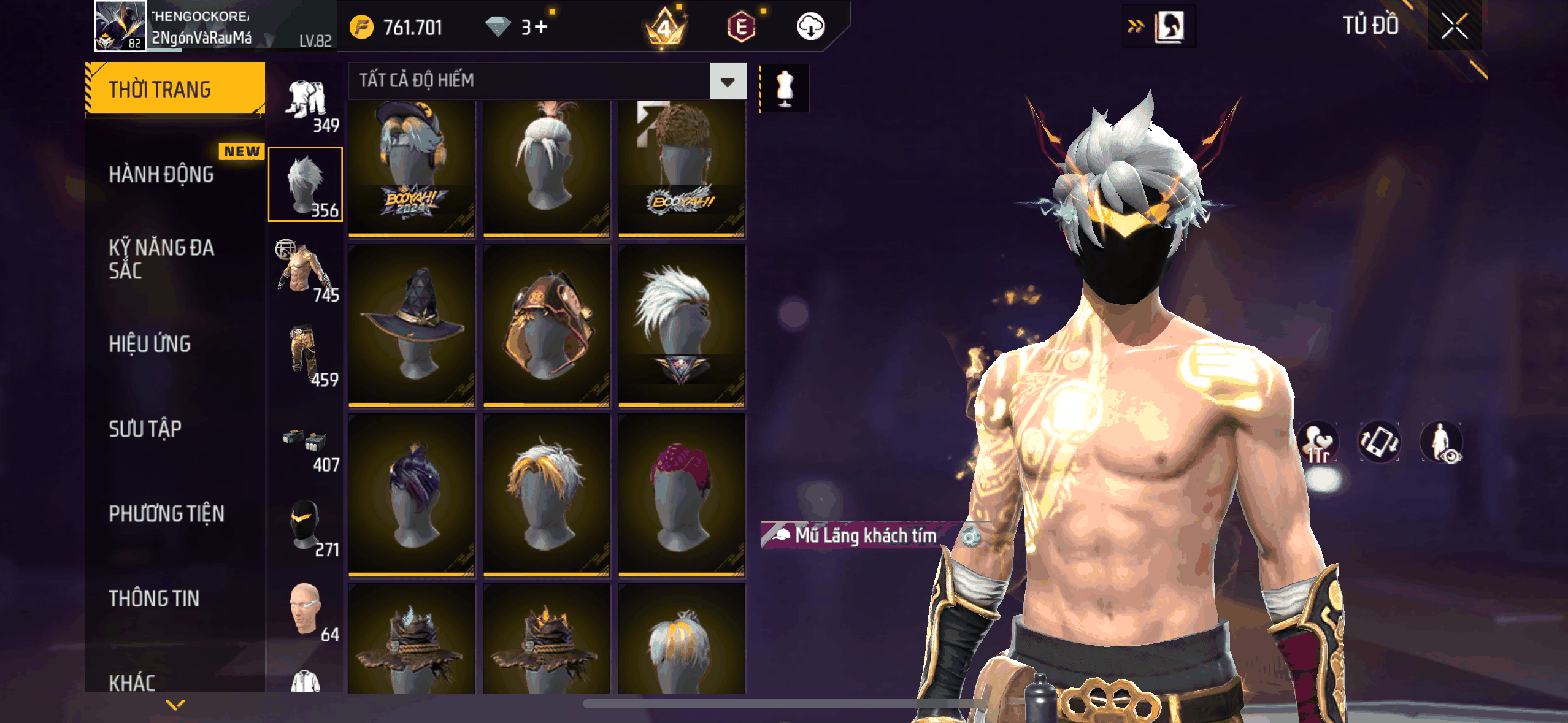
Task: Choose the magenta braided hair item
Action: coord(682,495)
